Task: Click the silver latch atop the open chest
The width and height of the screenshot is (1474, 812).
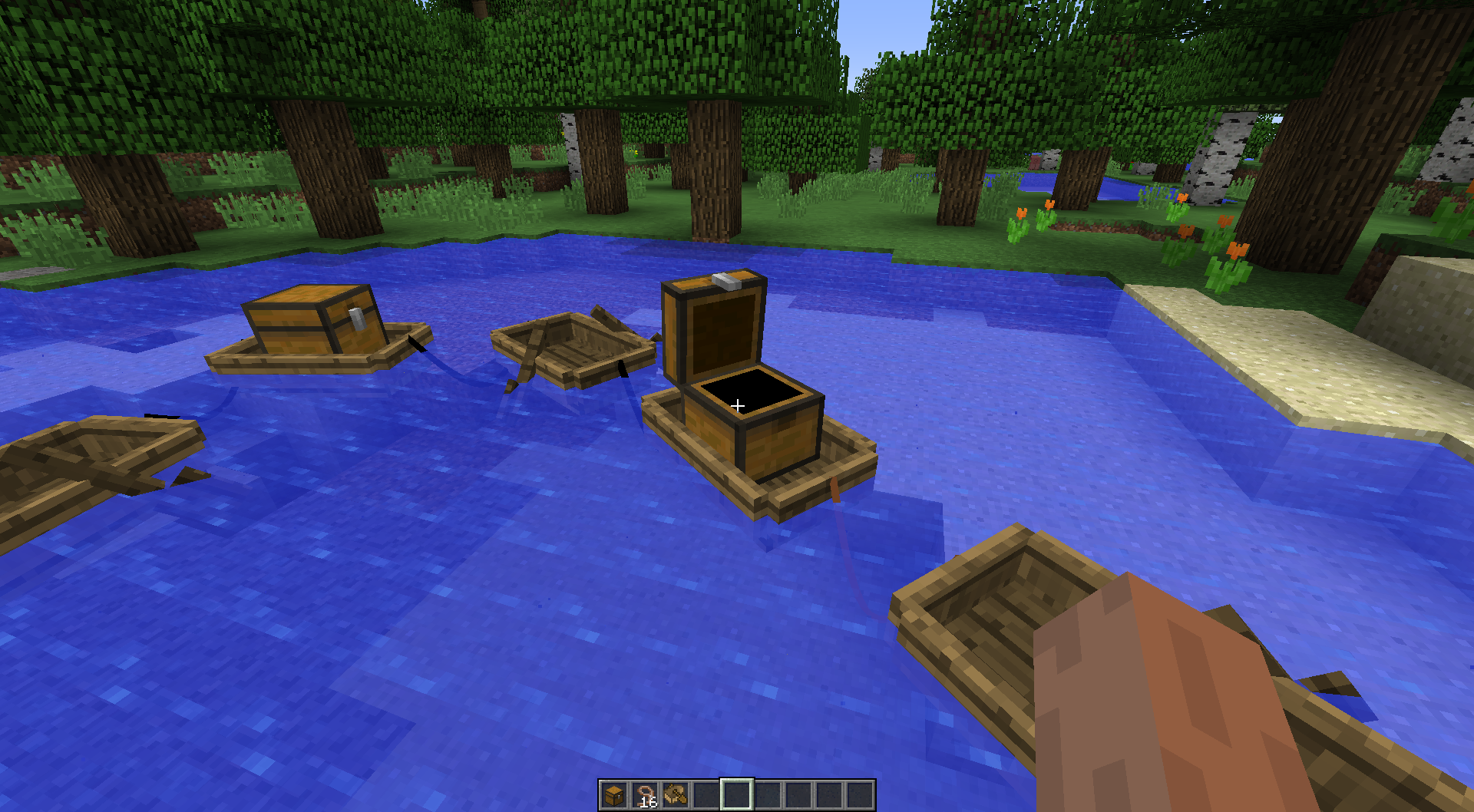Action: [x=725, y=282]
